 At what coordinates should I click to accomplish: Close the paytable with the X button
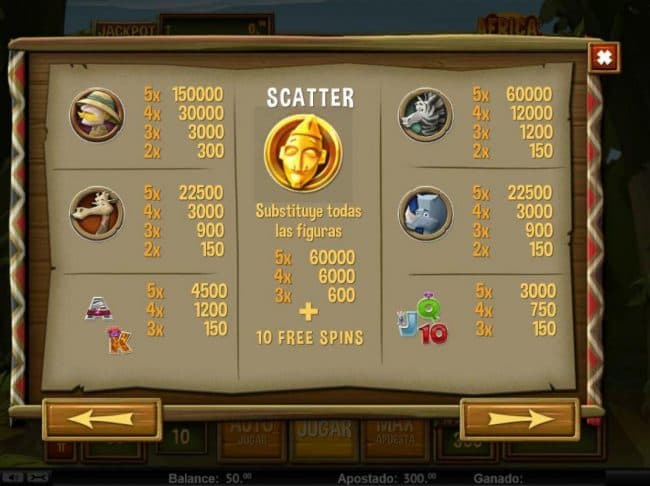coord(603,58)
